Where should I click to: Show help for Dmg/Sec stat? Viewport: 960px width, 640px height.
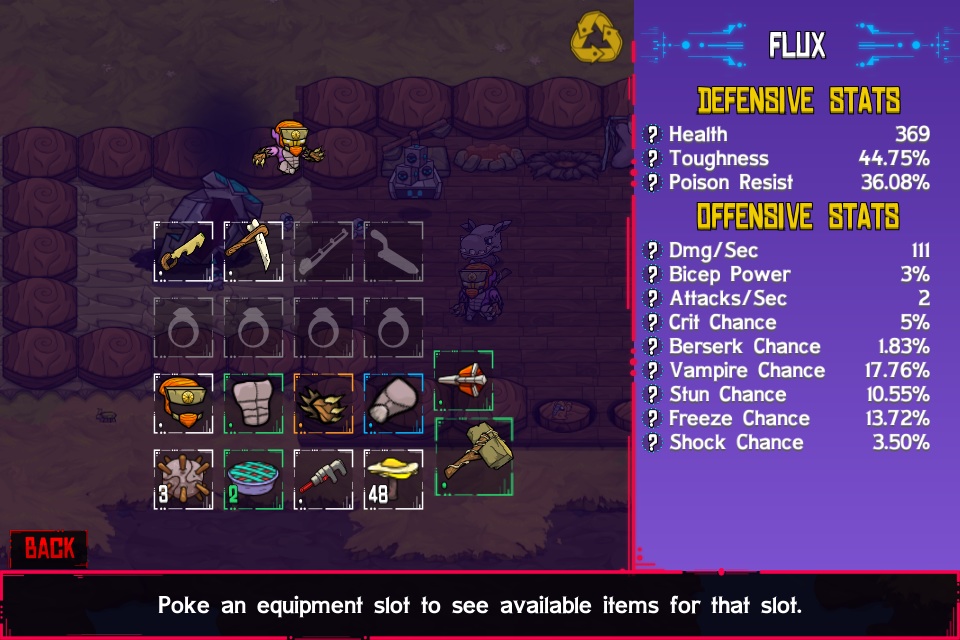point(653,251)
